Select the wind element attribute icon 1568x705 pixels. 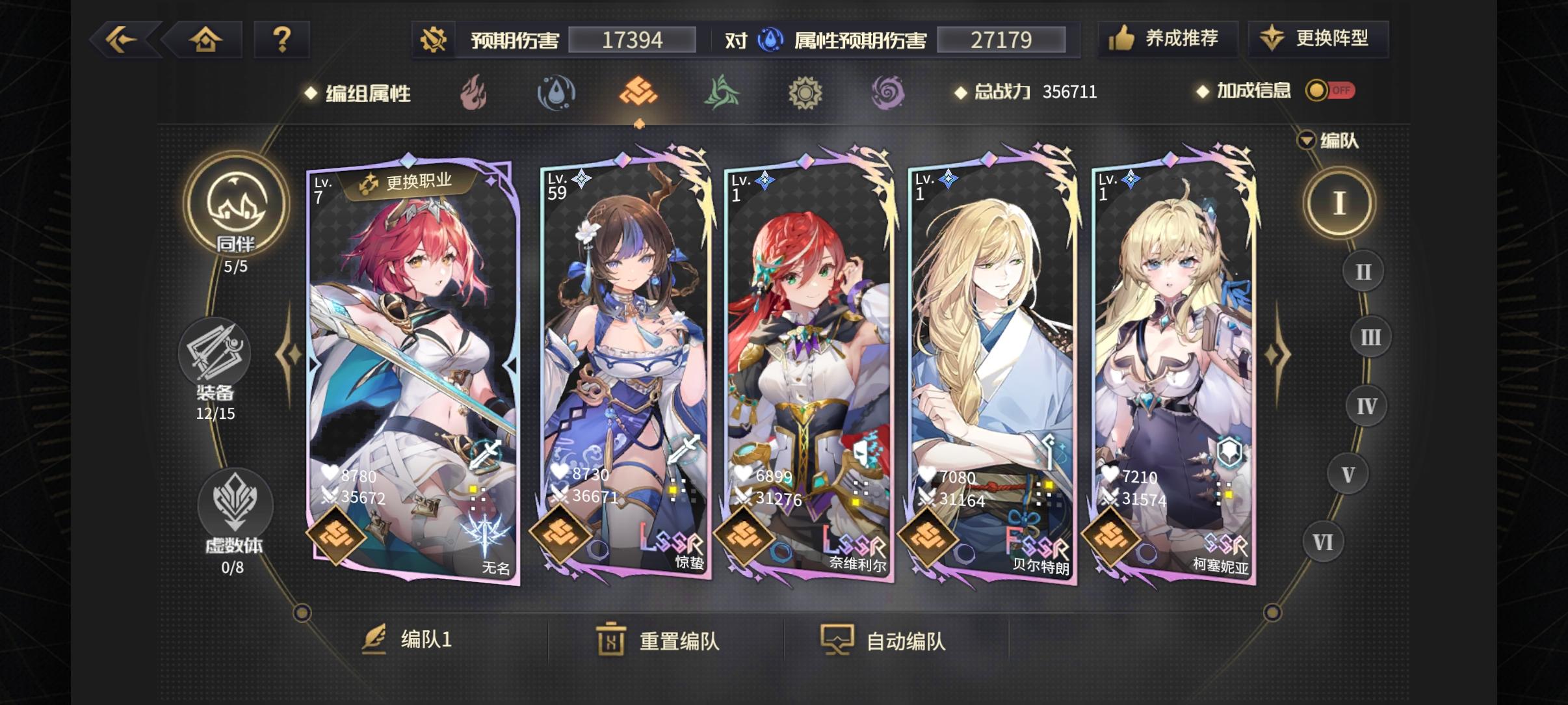tap(723, 93)
